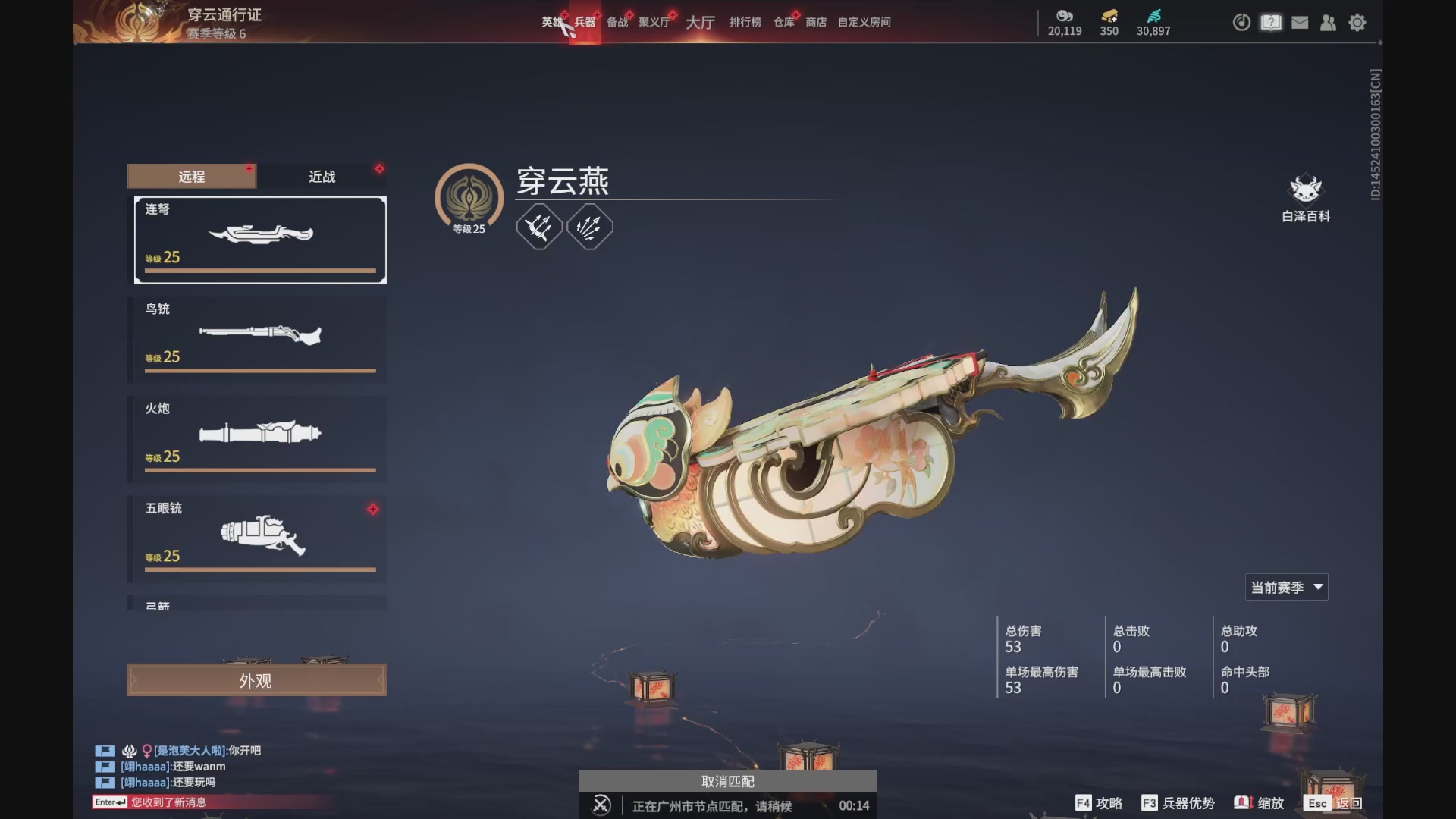Open the mail envelope icon
The image size is (1456, 819).
[1300, 23]
